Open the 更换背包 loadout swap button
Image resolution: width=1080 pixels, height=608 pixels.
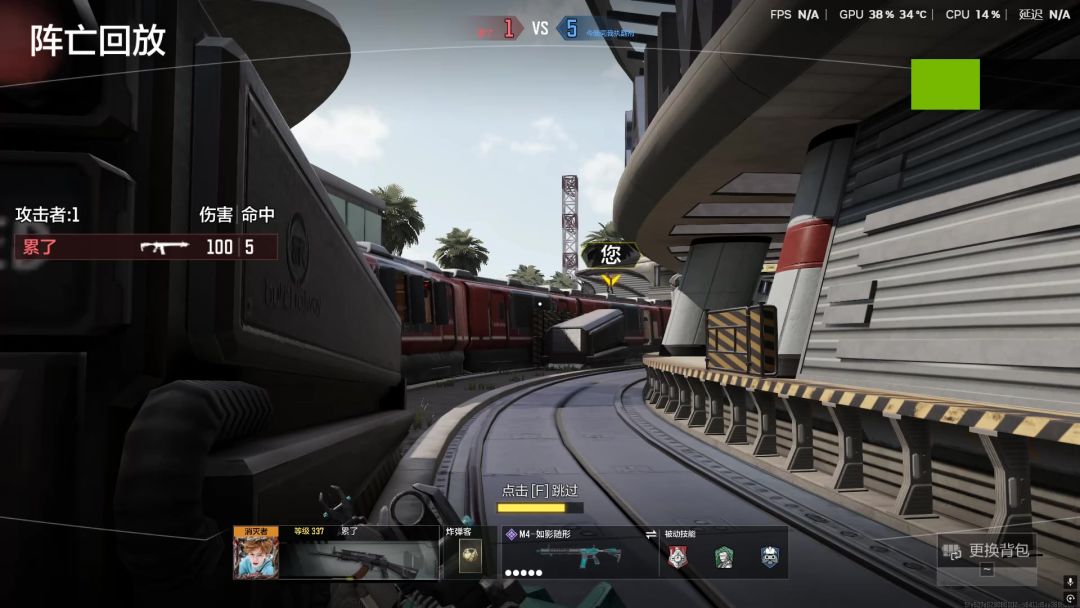987,550
